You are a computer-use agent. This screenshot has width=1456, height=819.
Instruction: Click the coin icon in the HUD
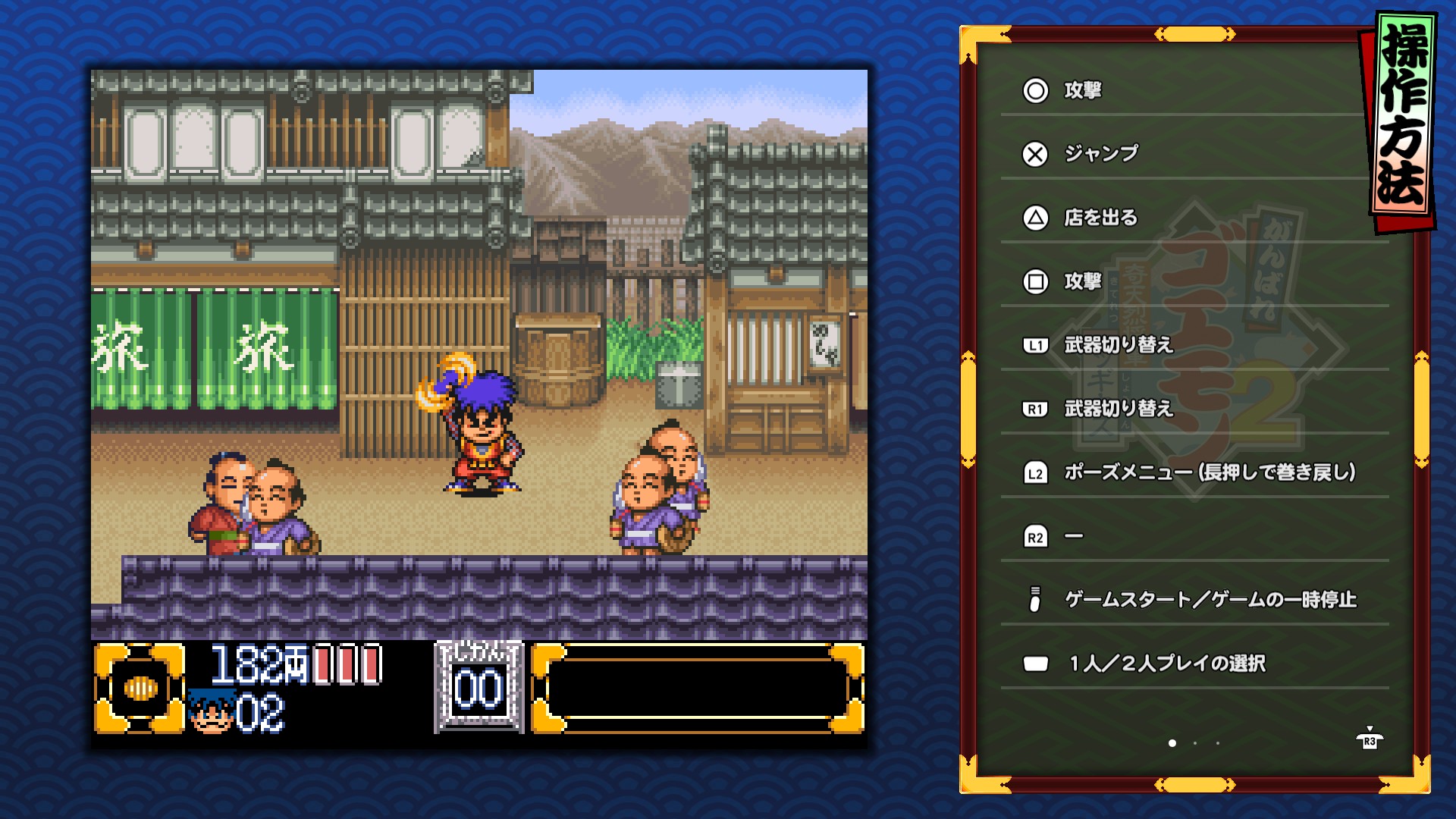pyautogui.click(x=141, y=686)
